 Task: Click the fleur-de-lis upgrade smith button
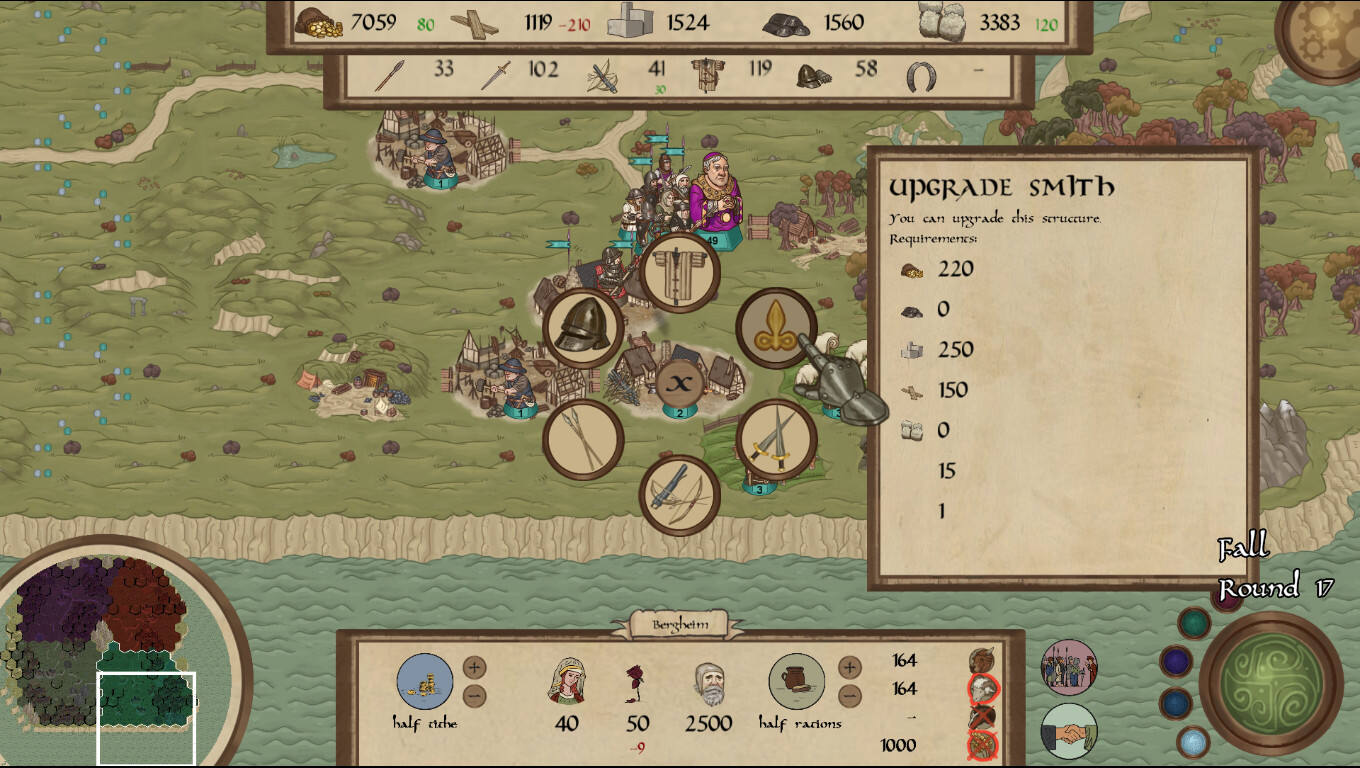(x=775, y=328)
